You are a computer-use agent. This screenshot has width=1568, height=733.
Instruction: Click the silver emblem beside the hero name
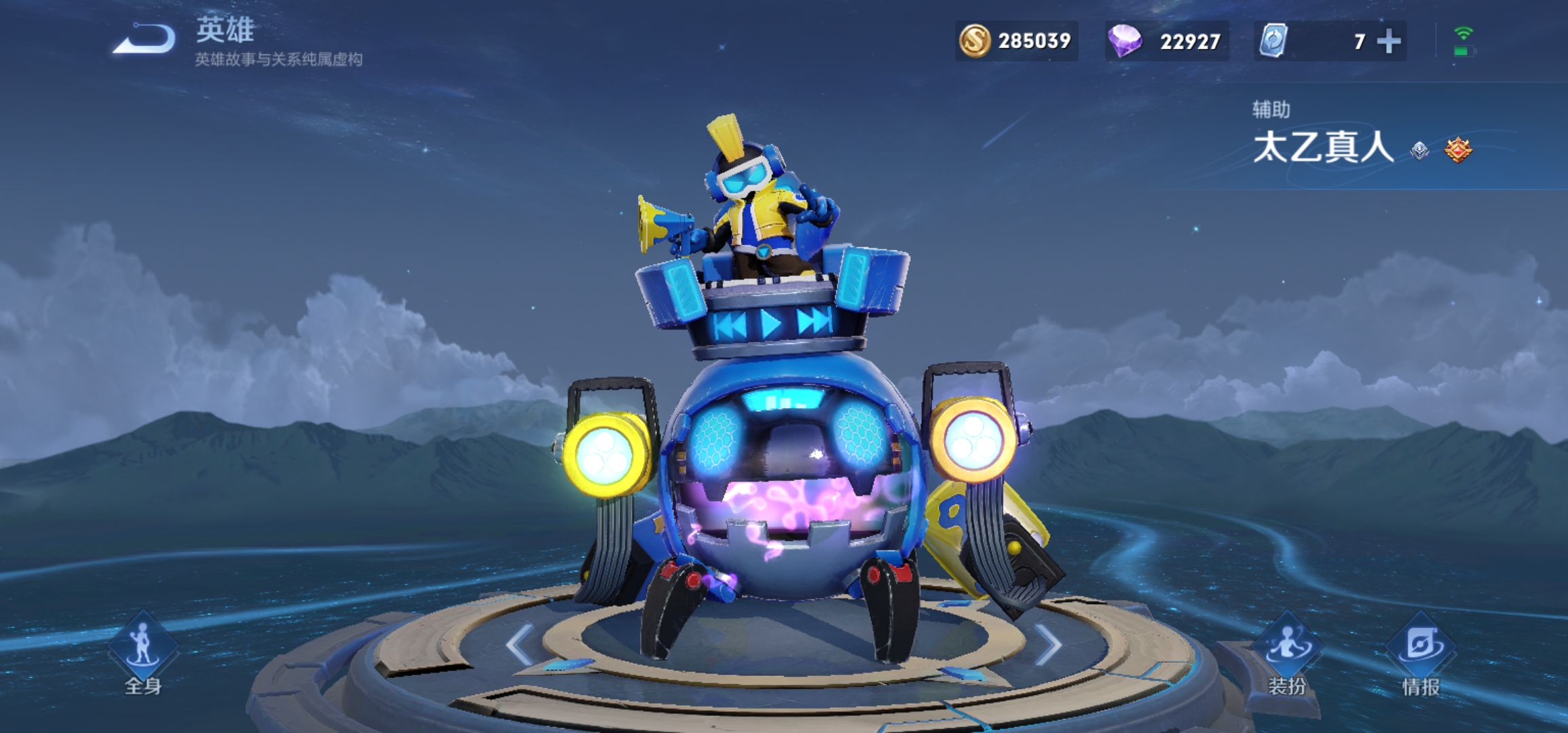pyautogui.click(x=1419, y=151)
